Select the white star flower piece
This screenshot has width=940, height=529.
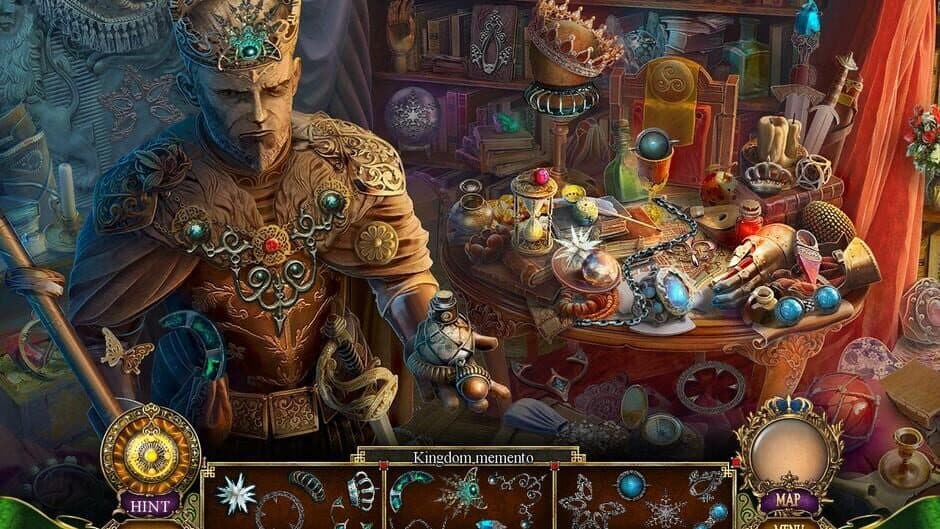(x=238, y=493)
